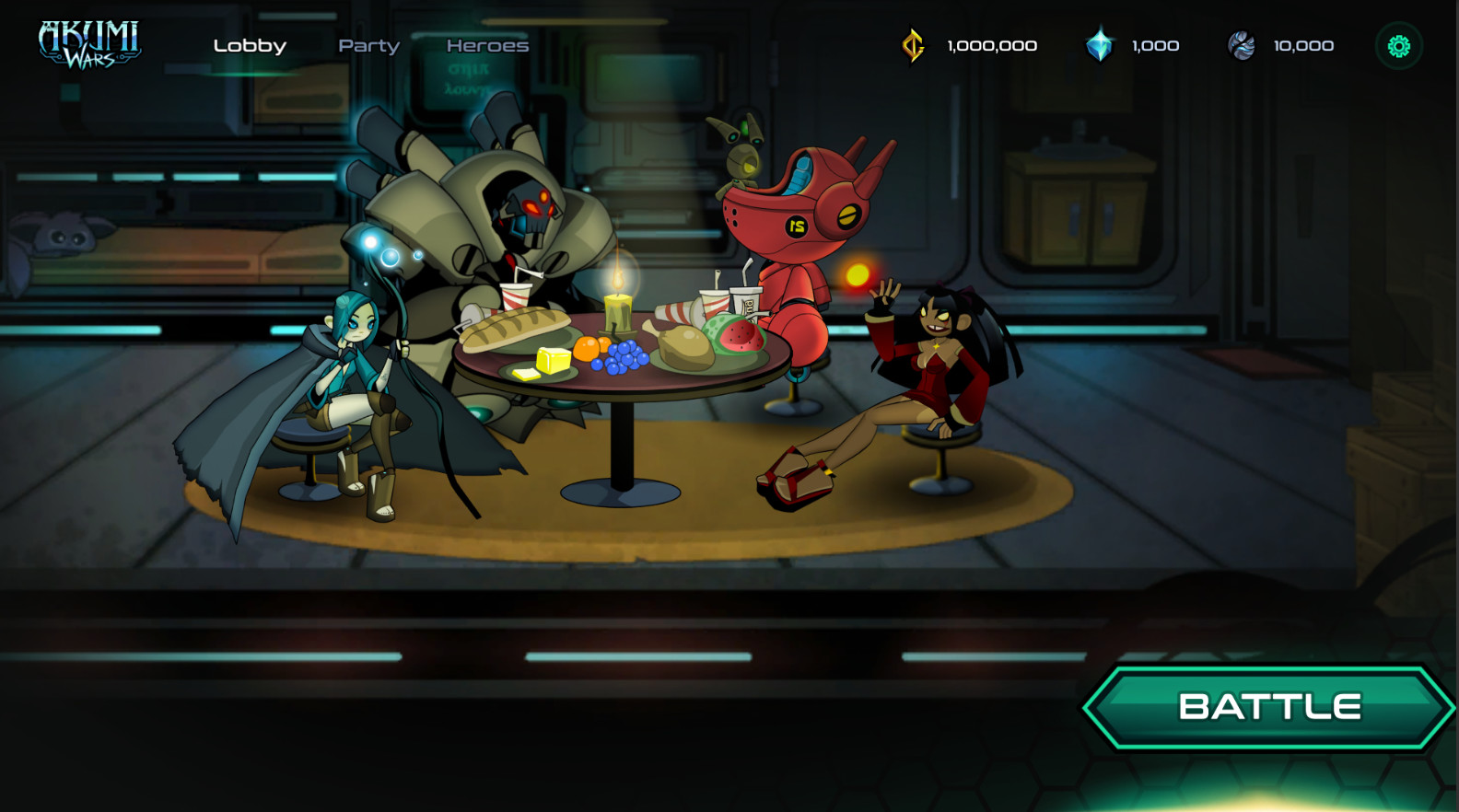Screen dimensions: 1459x812
Task: Open the Heroes tab
Action: pyautogui.click(x=487, y=45)
